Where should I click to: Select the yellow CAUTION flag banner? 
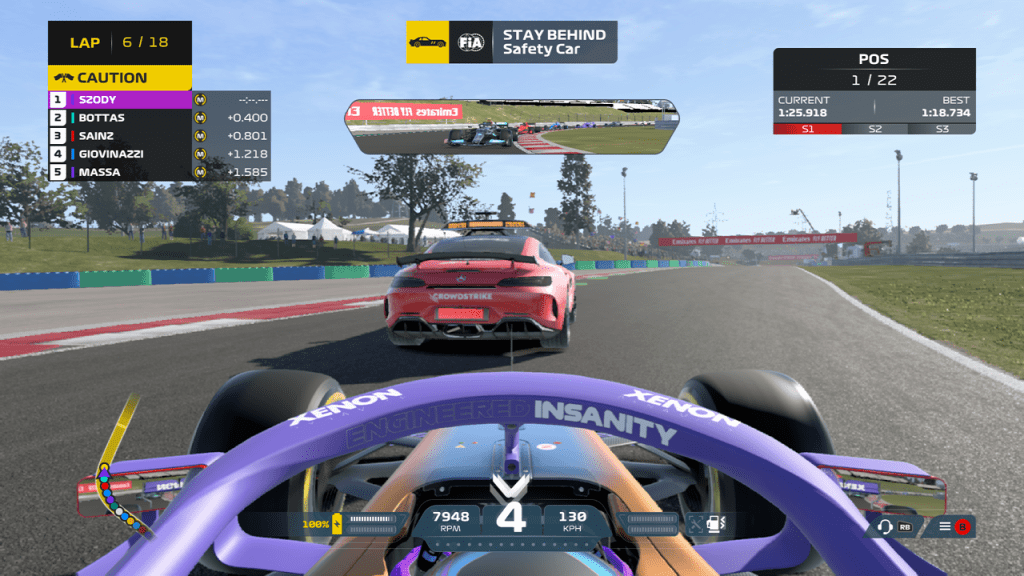pyautogui.click(x=119, y=78)
